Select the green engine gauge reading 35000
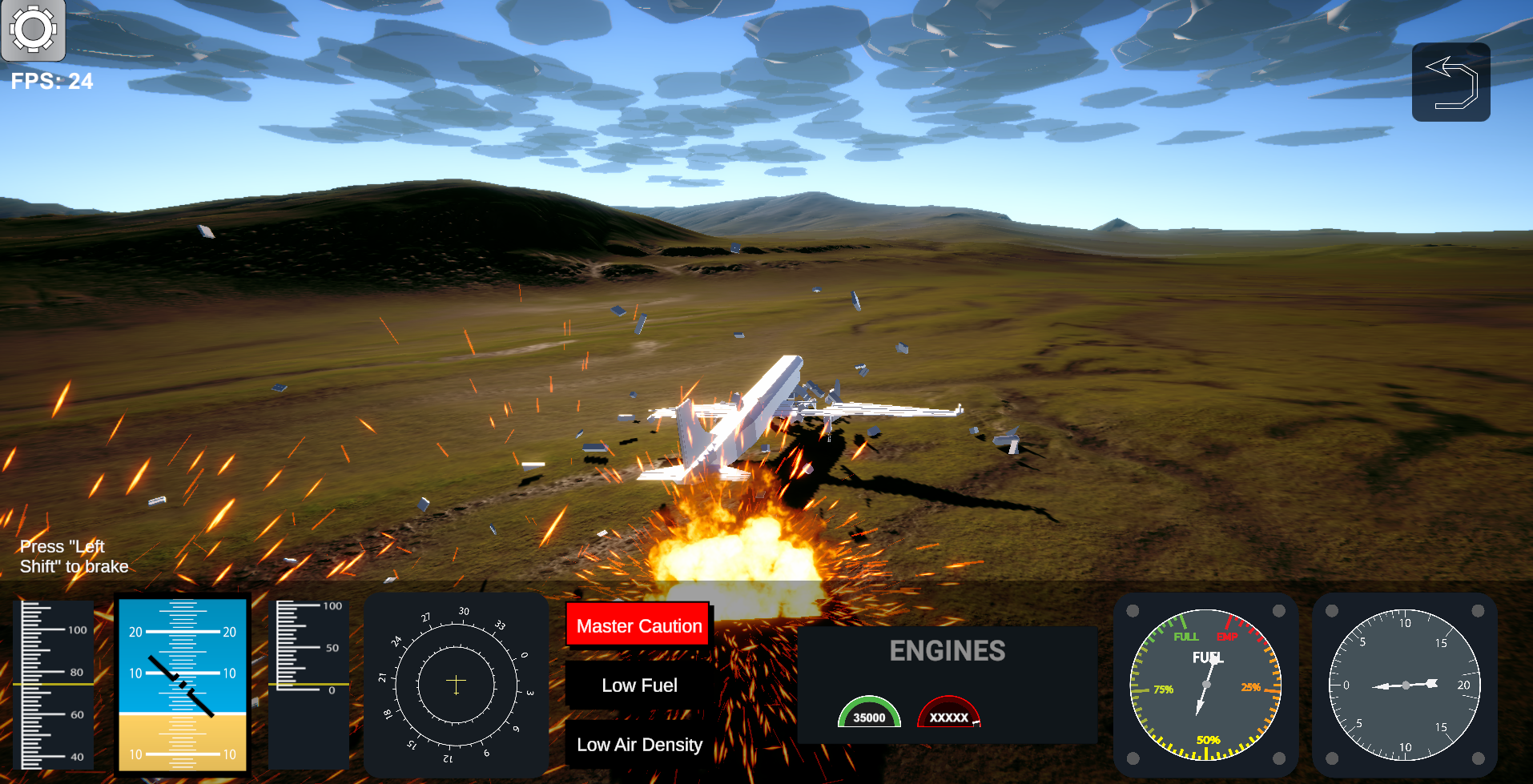This screenshot has height=784, width=1533. coord(870,713)
